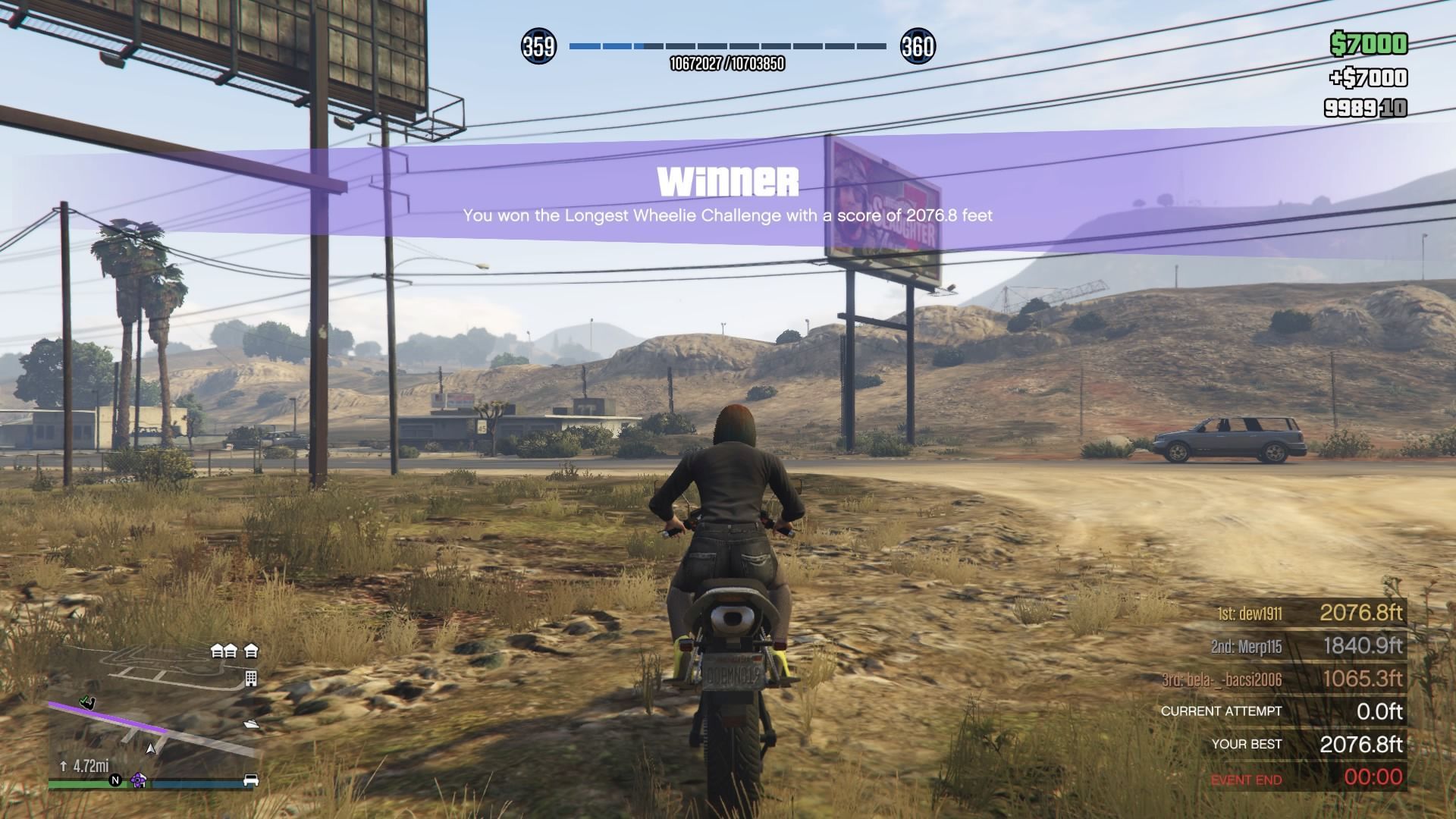Click the rank 359 badge

point(538,47)
